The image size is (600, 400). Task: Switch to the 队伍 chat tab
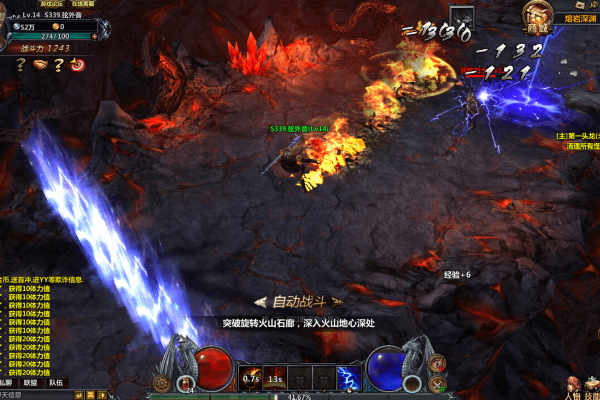coord(54,382)
